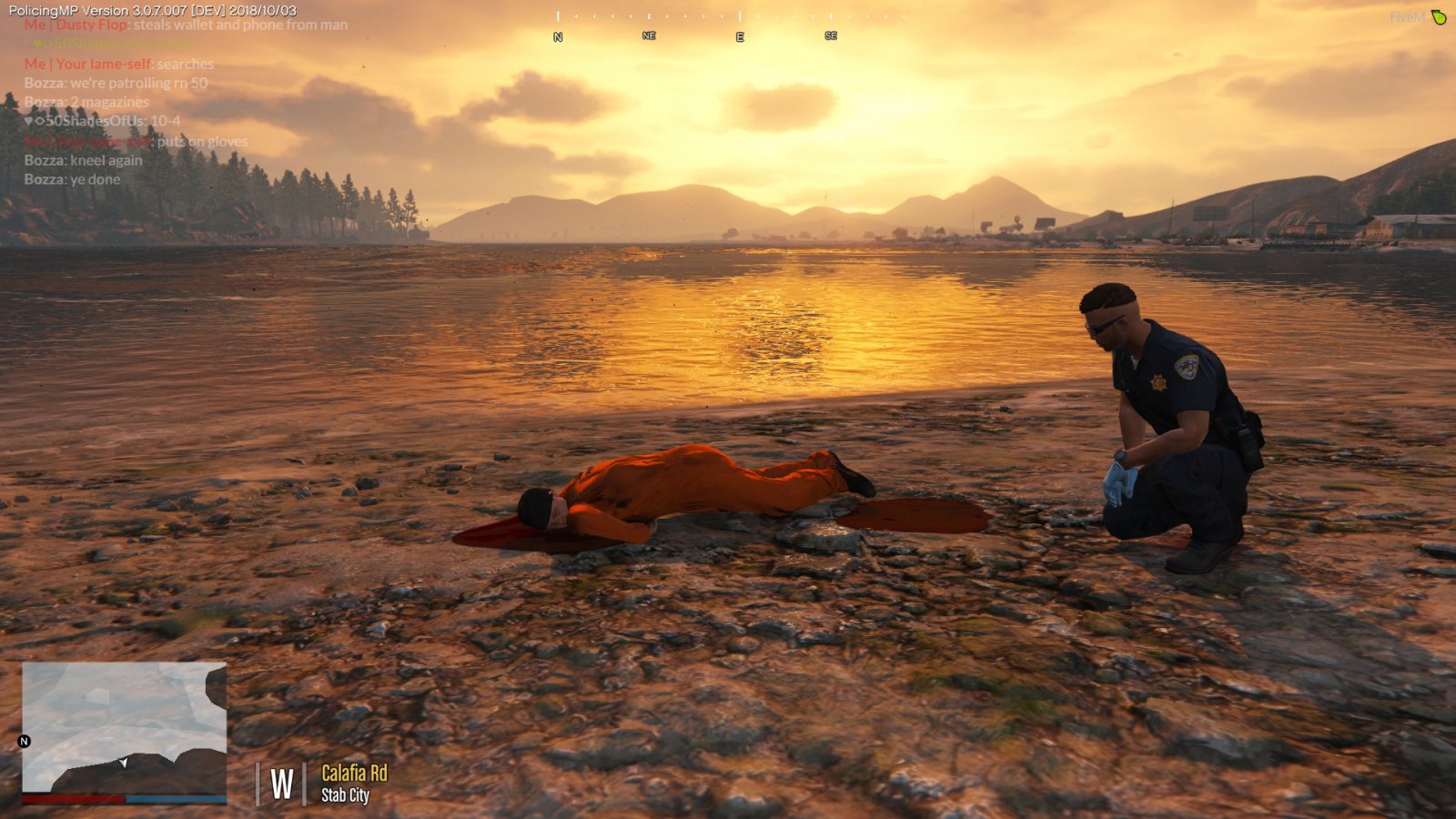Viewport: 1456px width, 819px height.
Task: Click the FiveM snail logo icon
Action: (1439, 17)
